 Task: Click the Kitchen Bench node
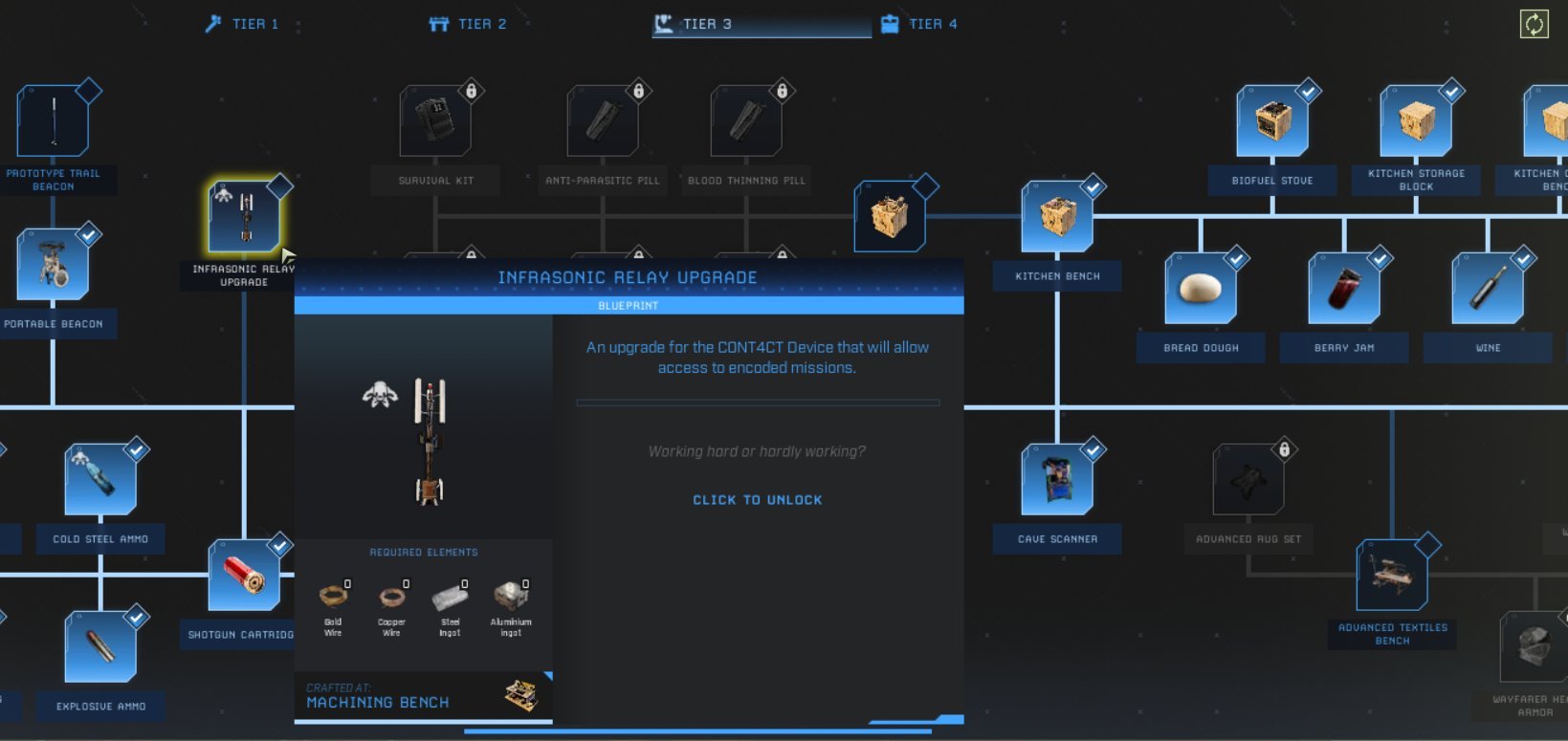1057,215
